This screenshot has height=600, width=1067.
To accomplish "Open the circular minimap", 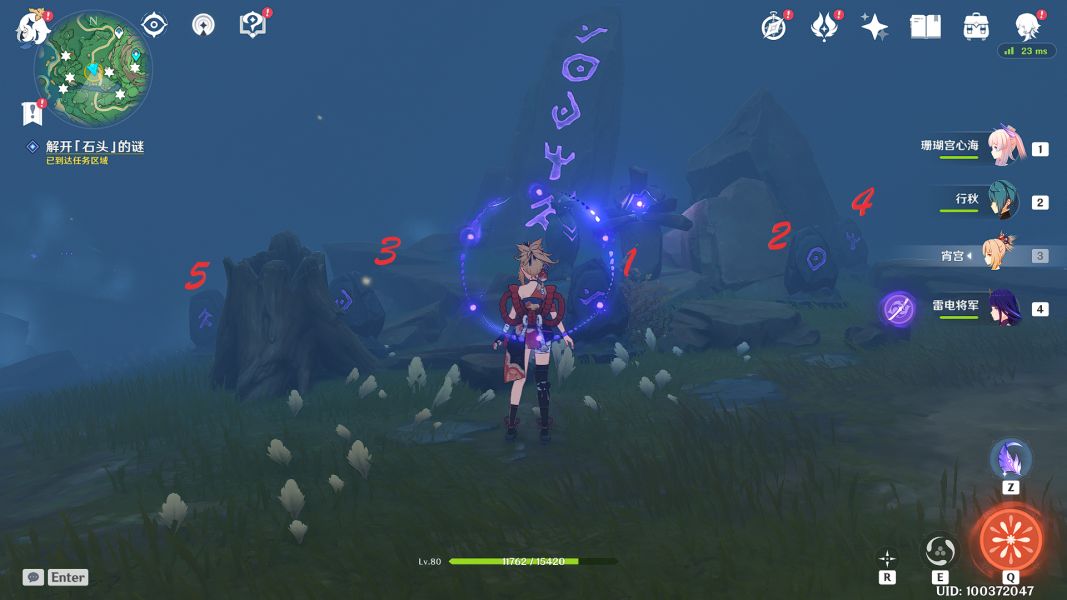I will click(x=93, y=69).
